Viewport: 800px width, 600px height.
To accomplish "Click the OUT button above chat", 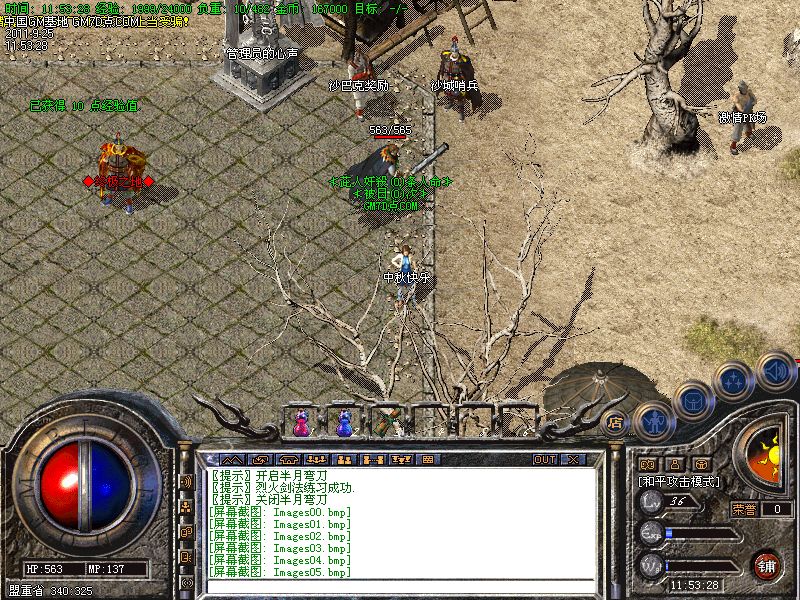I will click(544, 460).
